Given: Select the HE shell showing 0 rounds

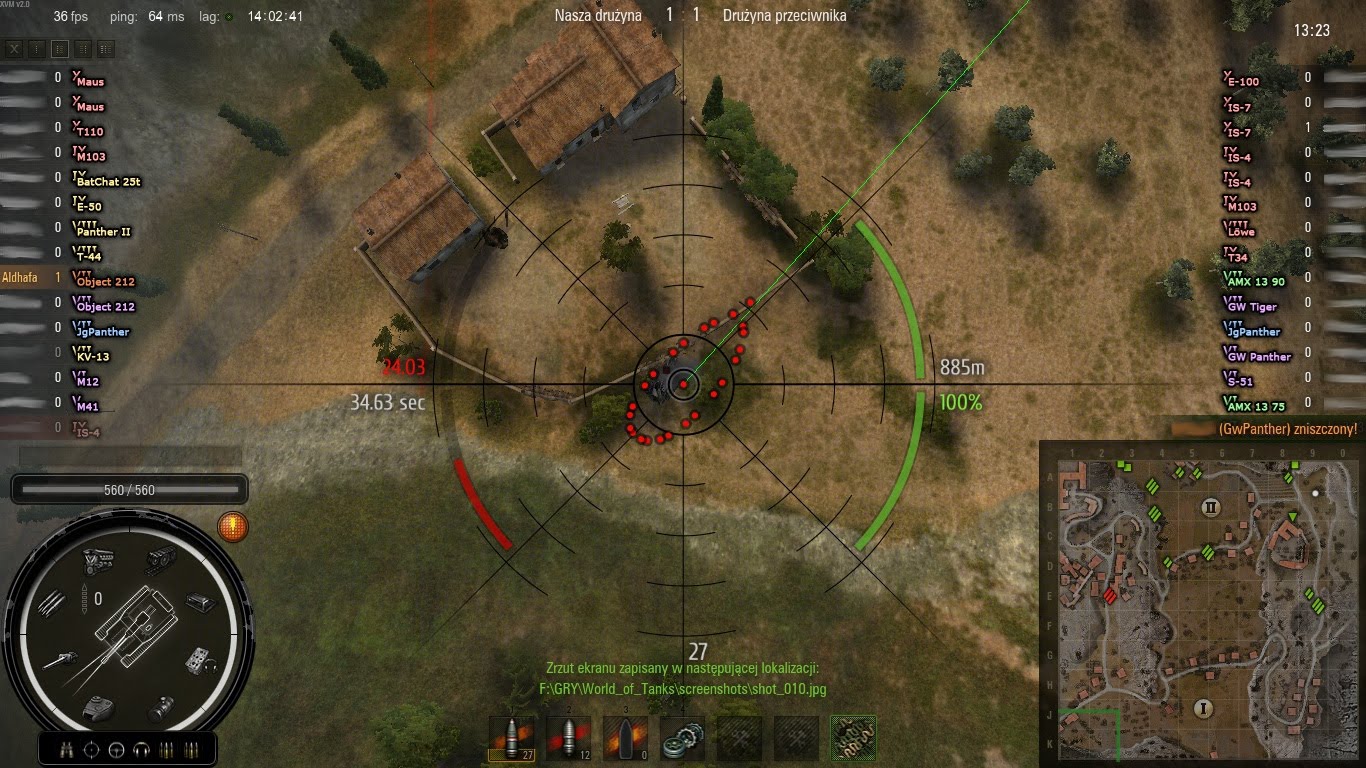Looking at the screenshot, I should [625, 738].
